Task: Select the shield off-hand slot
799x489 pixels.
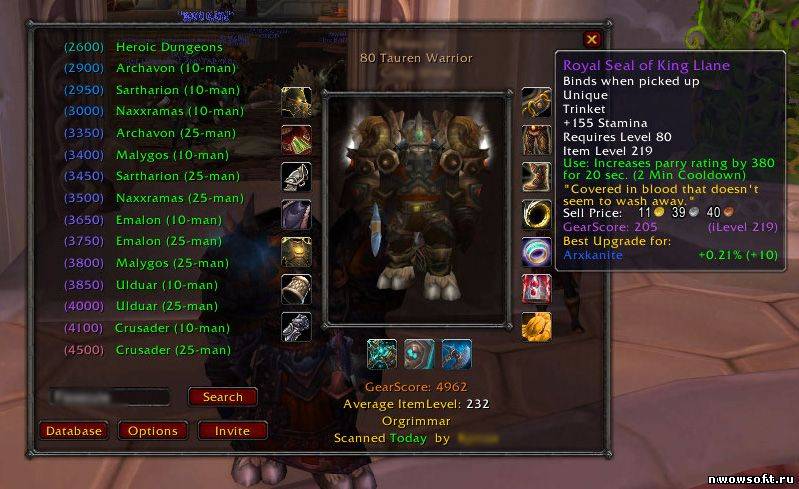Action: point(419,354)
